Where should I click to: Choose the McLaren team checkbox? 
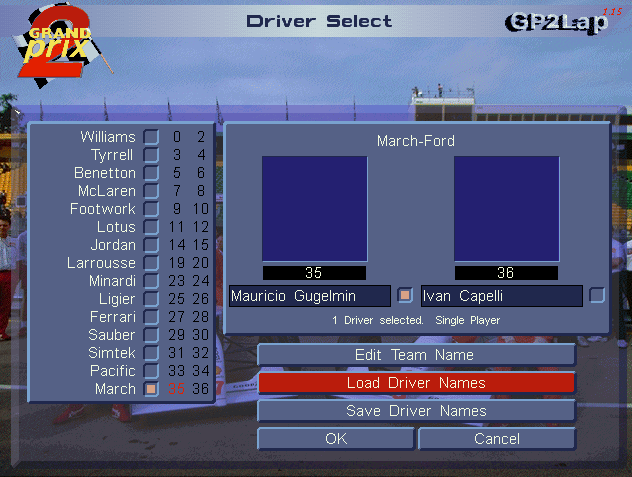(x=150, y=191)
